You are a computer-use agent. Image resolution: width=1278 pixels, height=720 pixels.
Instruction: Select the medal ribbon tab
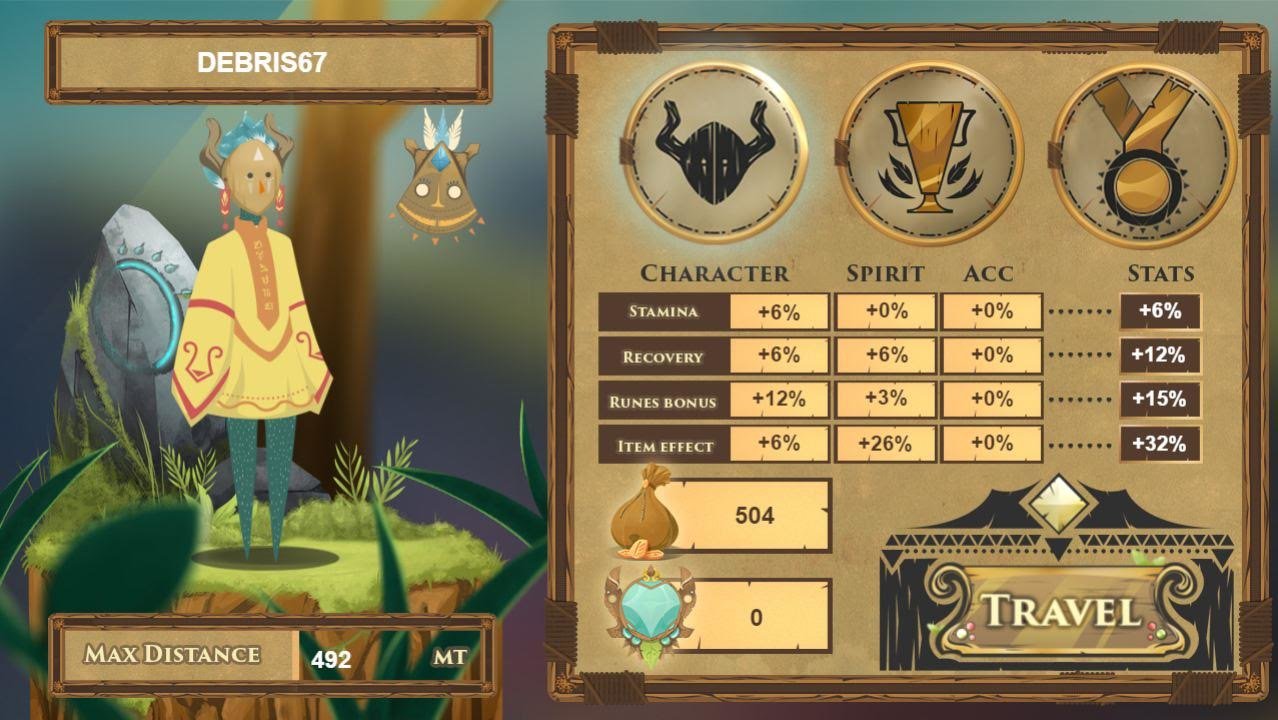pyautogui.click(x=1144, y=152)
